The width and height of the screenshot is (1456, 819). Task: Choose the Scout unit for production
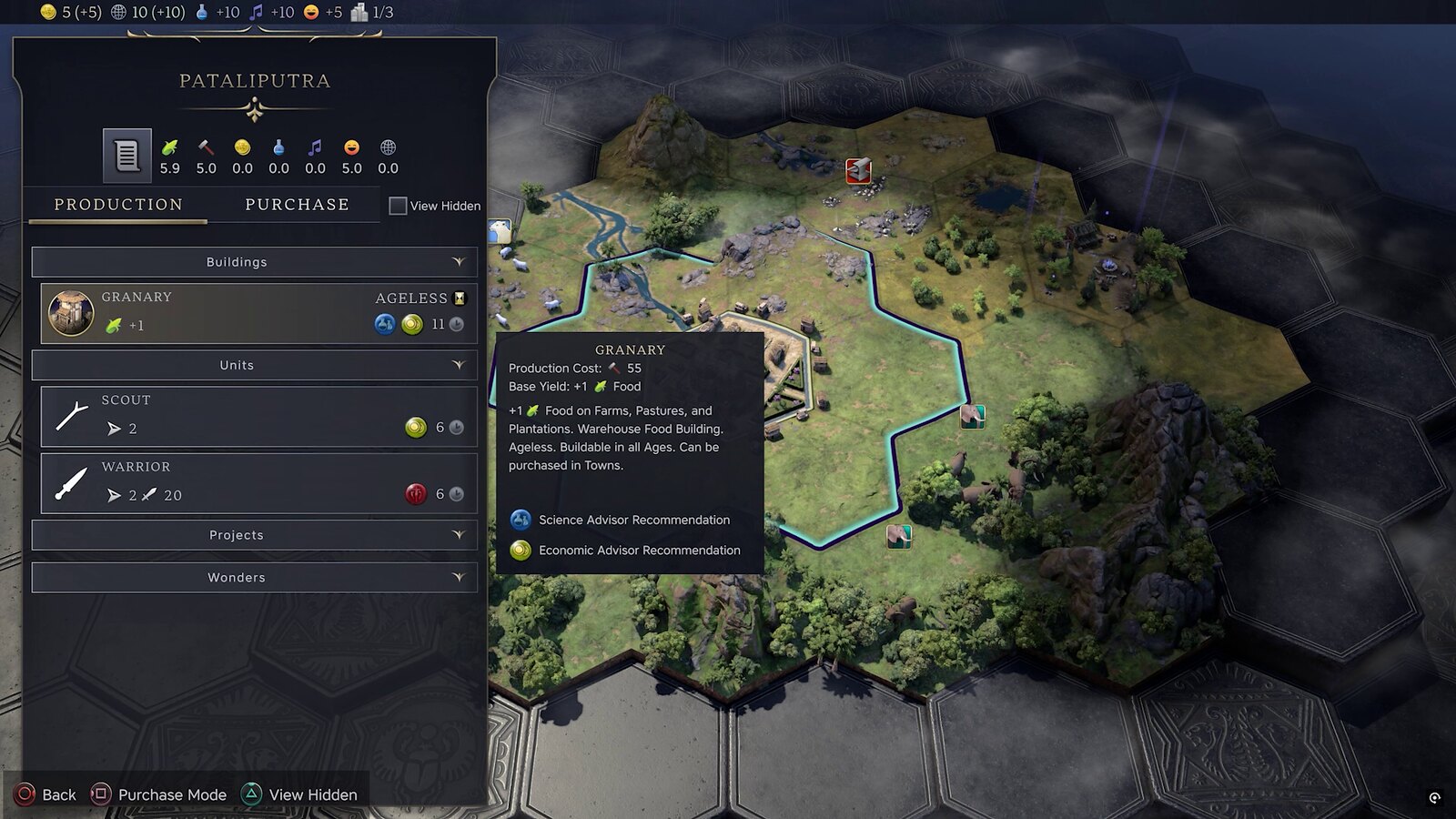pos(258,416)
